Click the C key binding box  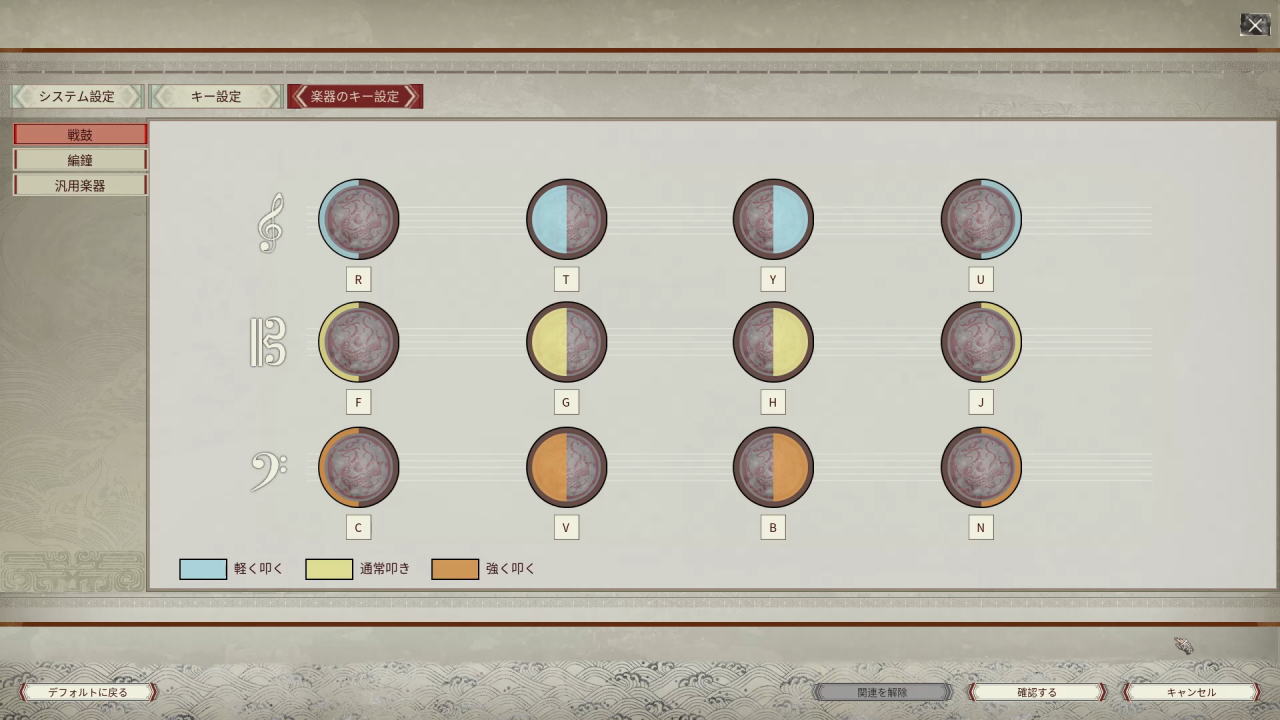(358, 527)
